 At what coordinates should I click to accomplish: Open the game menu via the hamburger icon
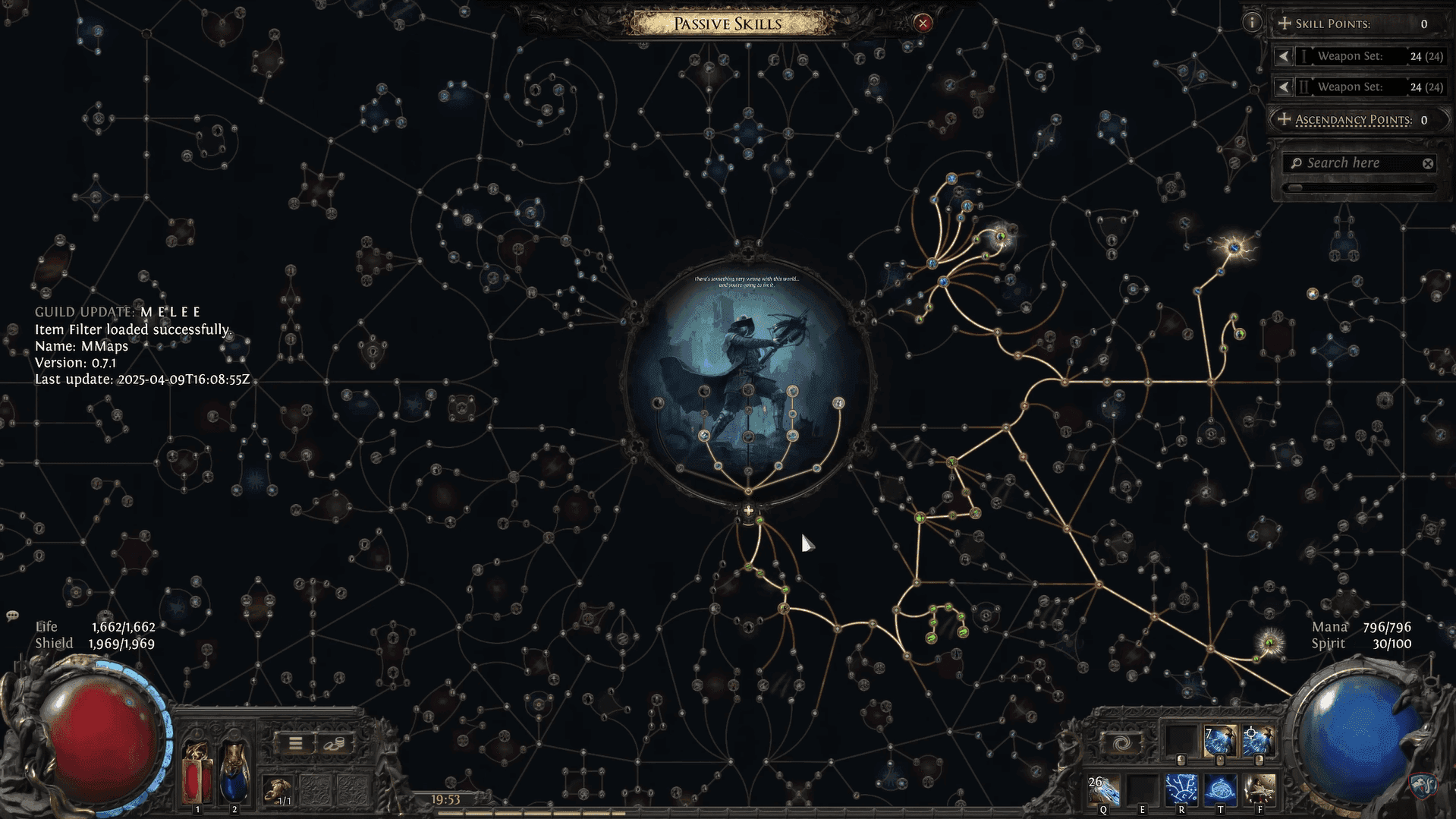click(297, 742)
